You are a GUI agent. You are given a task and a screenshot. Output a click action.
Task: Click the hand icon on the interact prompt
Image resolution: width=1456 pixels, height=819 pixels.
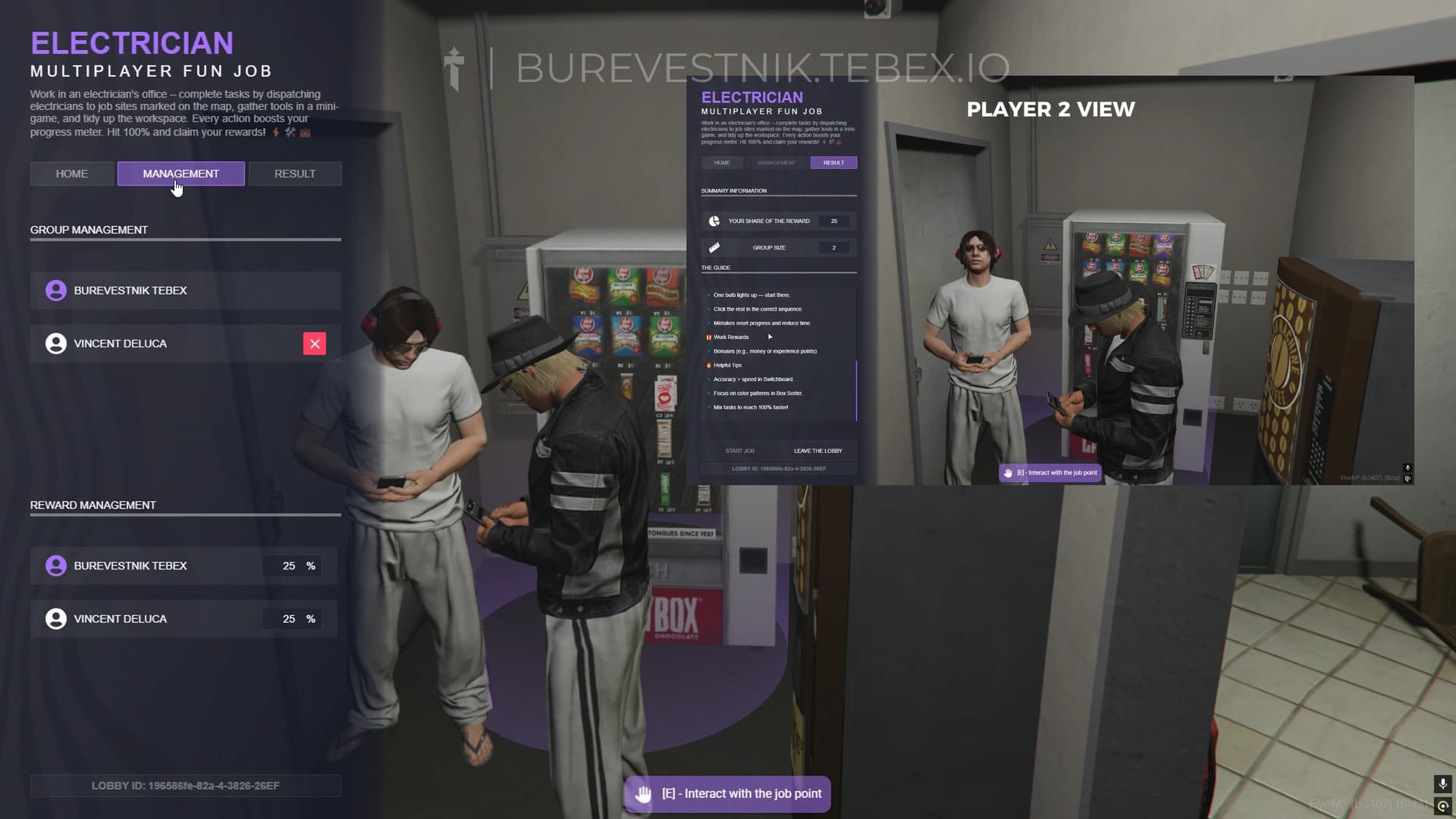643,793
